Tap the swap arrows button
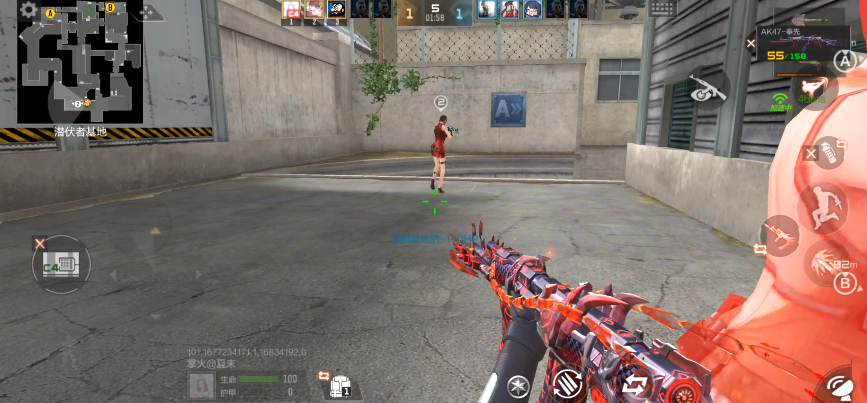Screen dimensions: 867x403 click(x=634, y=383)
